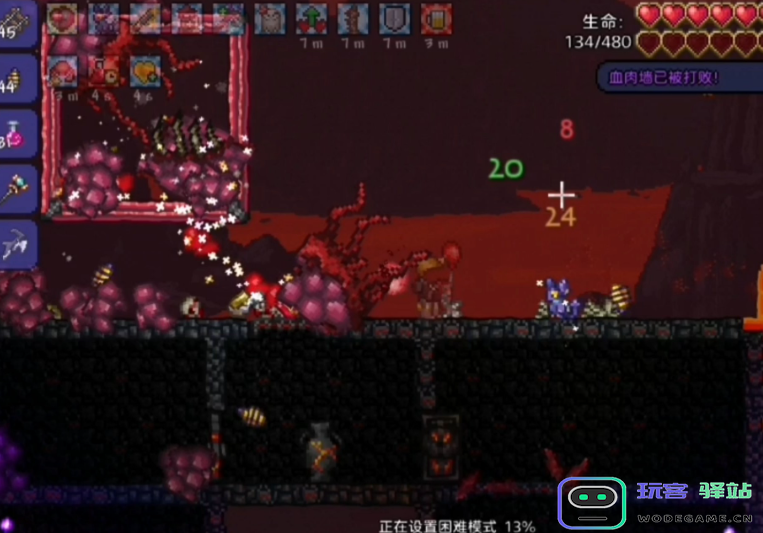
Task: Tap the ale mug buff icon
Action: coord(435,18)
